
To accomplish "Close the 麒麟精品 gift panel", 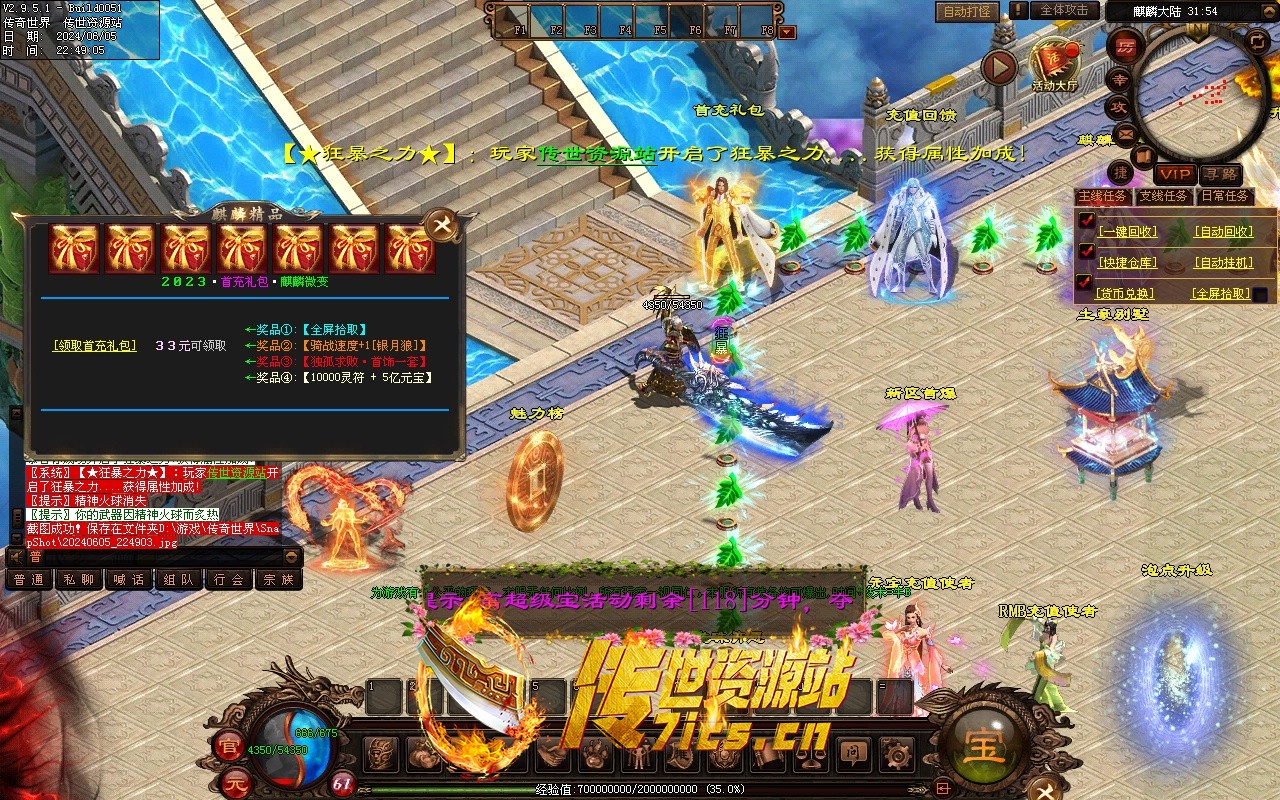I will [x=441, y=223].
